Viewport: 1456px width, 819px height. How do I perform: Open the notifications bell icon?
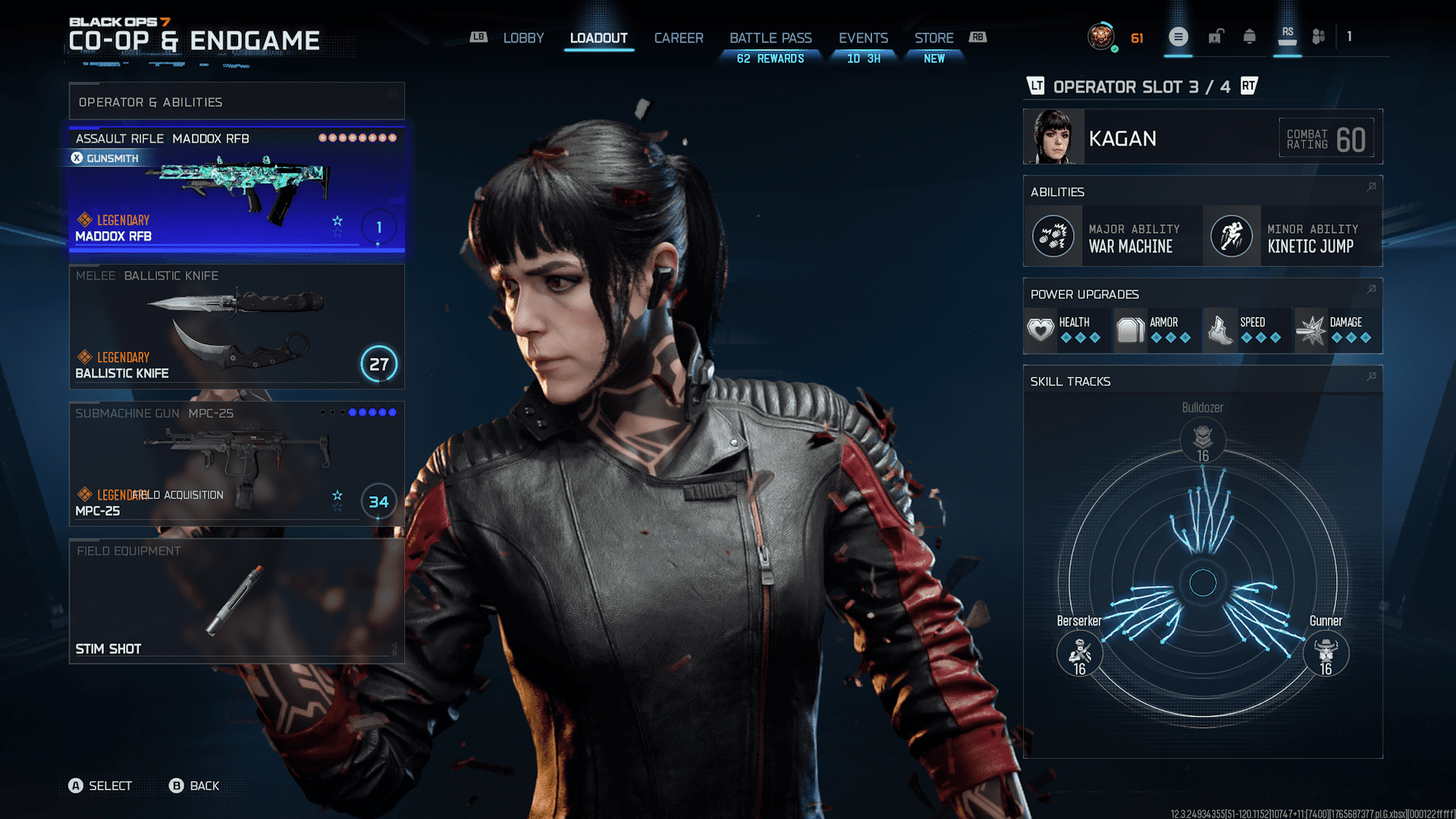tap(1249, 37)
